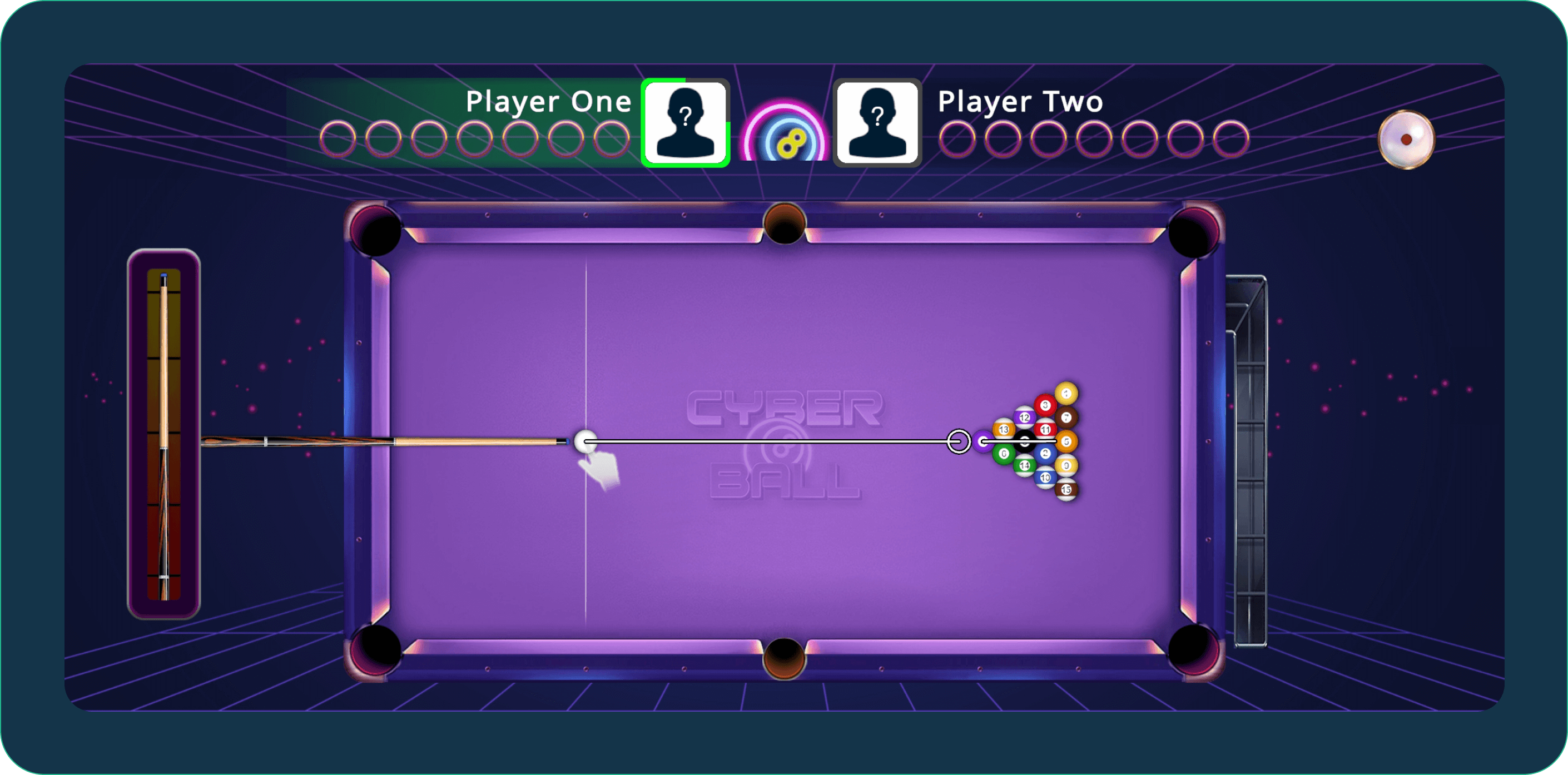Image resolution: width=1568 pixels, height=775 pixels.
Task: Click the yellow 1 ball in the rack
Action: pos(1066,394)
